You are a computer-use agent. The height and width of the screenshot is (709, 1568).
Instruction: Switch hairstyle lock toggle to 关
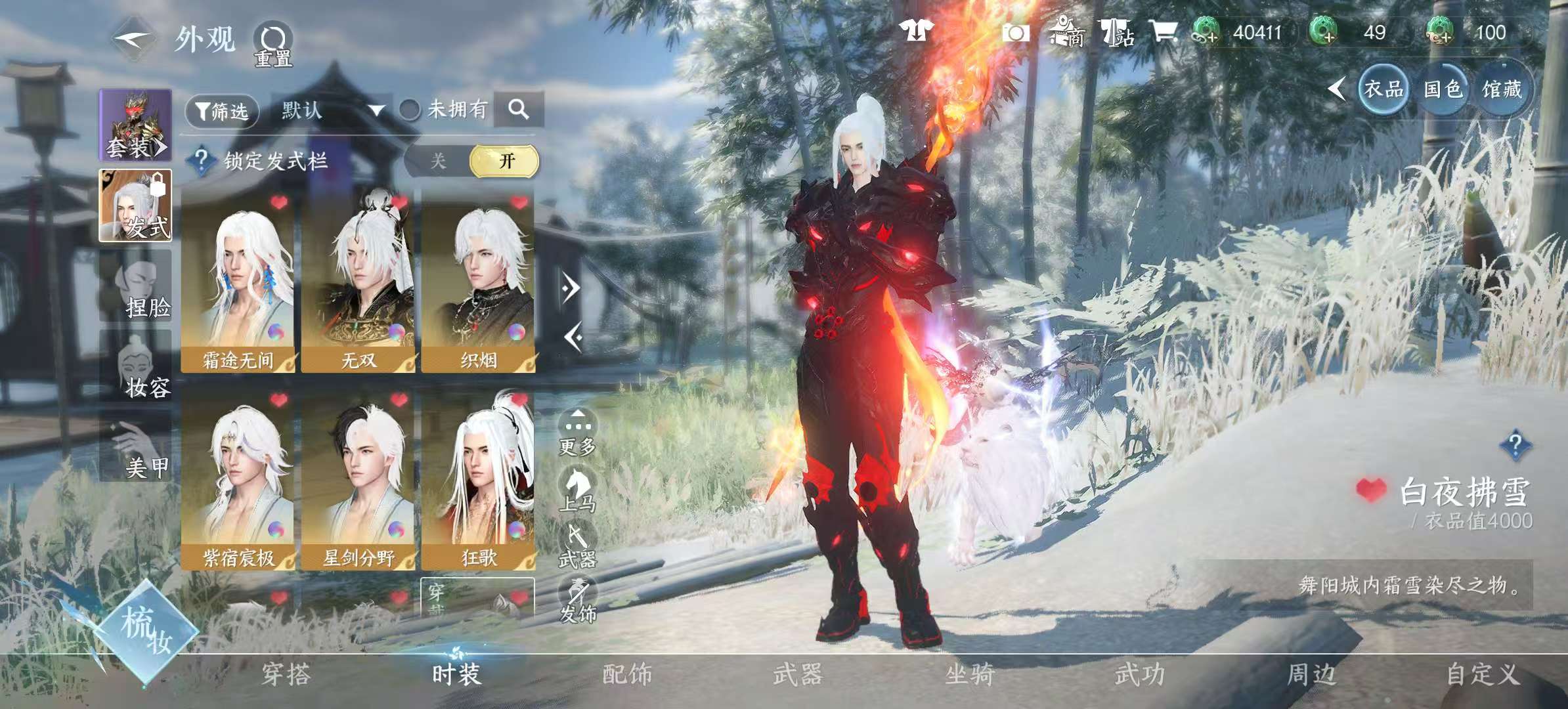point(438,161)
